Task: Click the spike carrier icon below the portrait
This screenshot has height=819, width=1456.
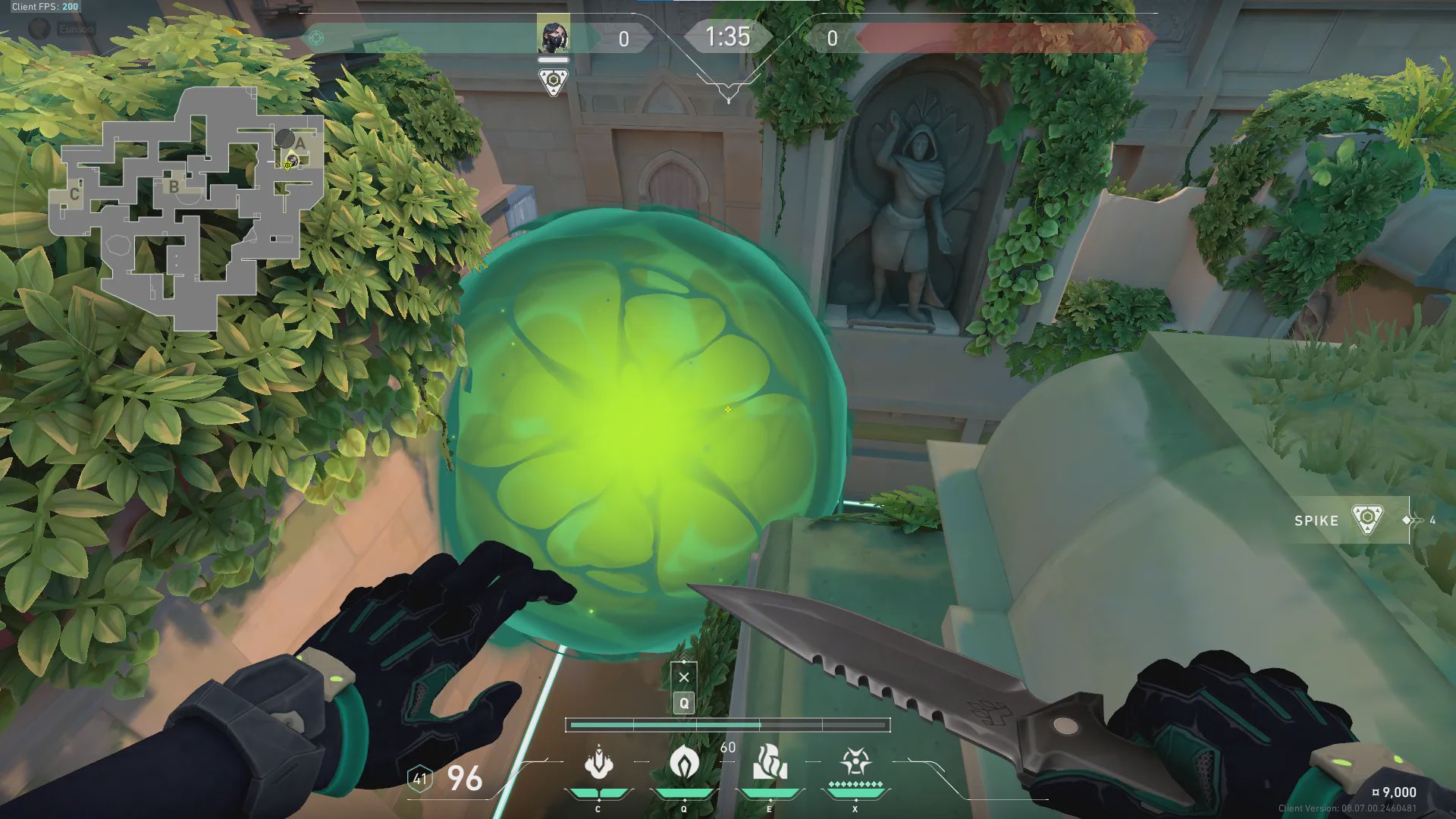Action: [554, 81]
